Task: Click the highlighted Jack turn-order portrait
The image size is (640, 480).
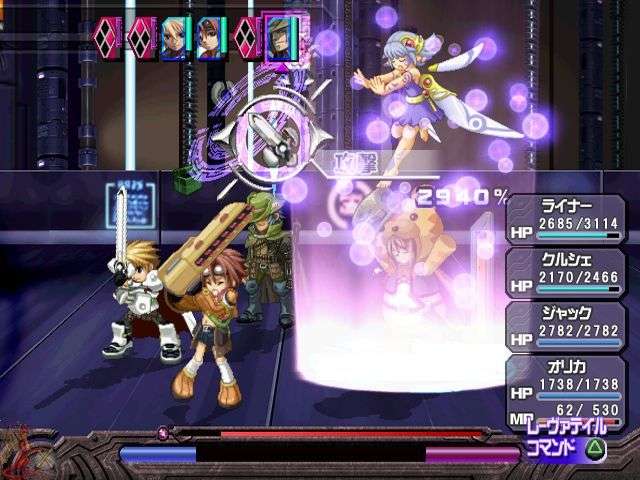Action: [x=280, y=40]
